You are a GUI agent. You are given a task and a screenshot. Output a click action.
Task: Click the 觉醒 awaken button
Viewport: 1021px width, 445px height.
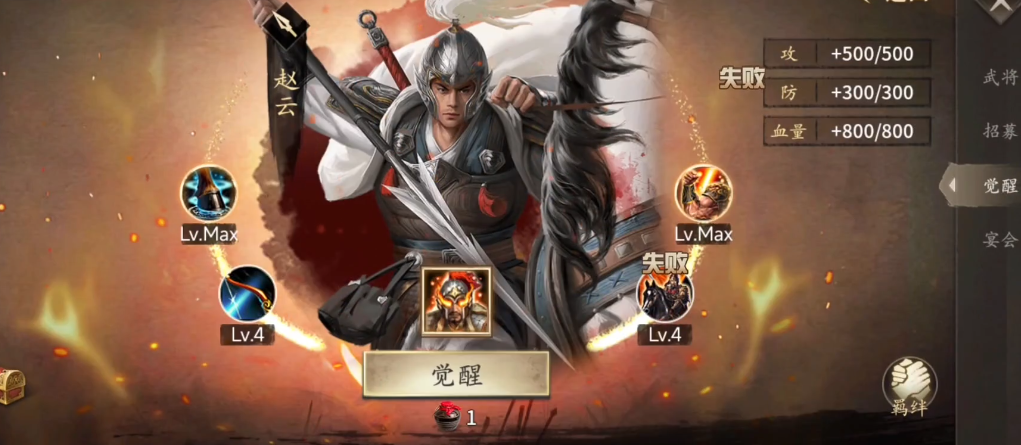[456, 374]
